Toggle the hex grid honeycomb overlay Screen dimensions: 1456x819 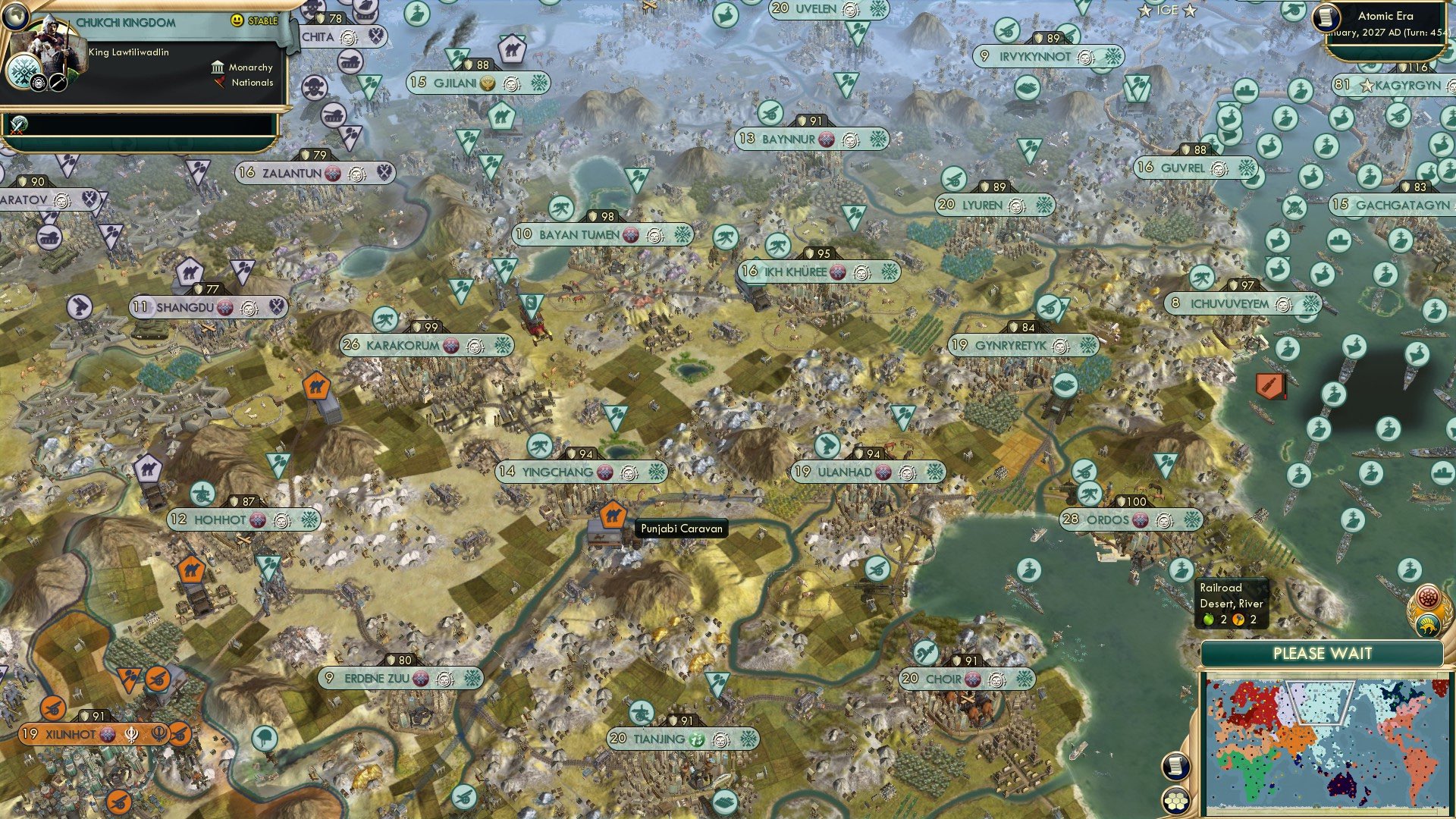pyautogui.click(x=1176, y=802)
